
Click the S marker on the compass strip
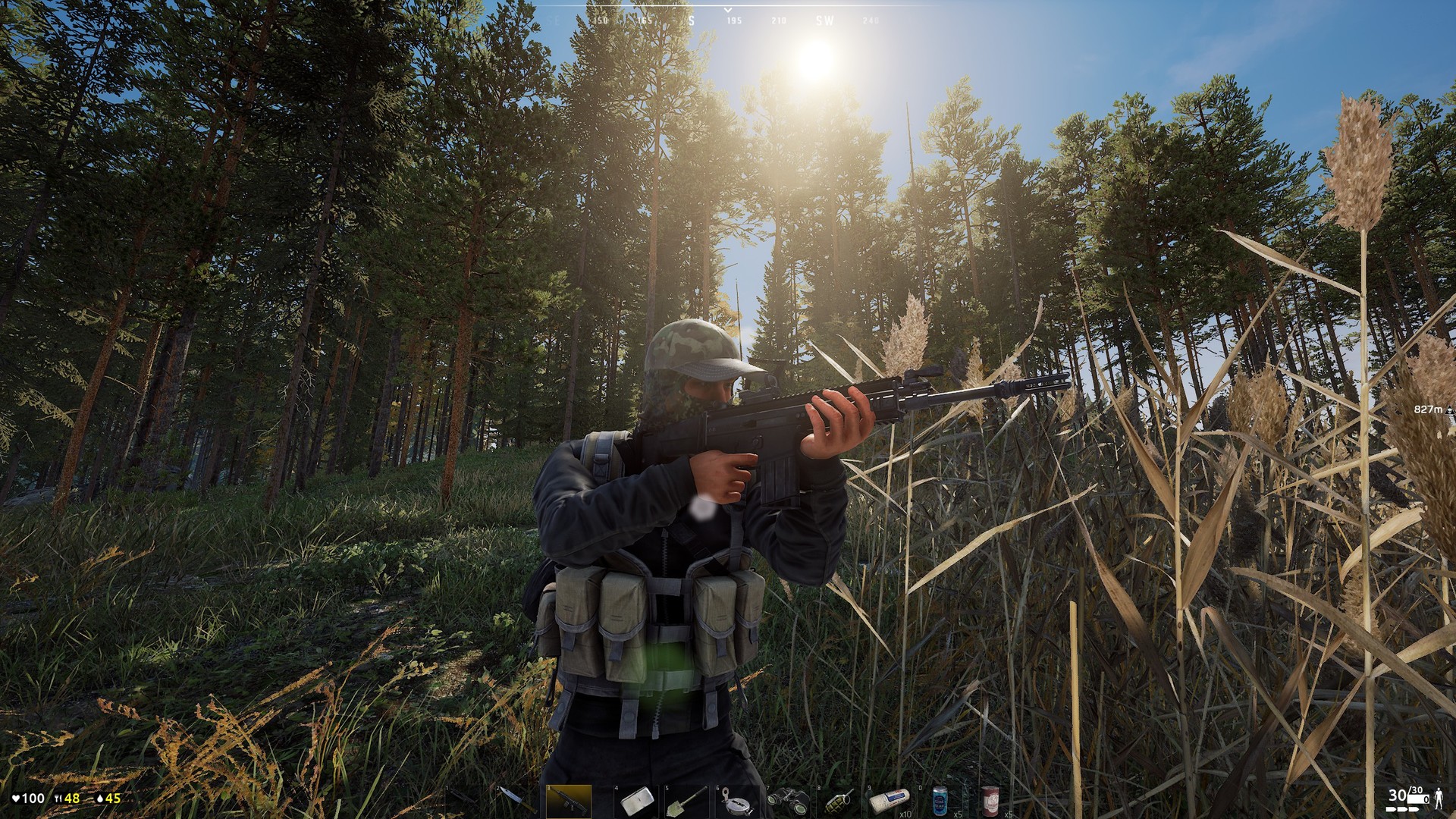click(x=690, y=20)
